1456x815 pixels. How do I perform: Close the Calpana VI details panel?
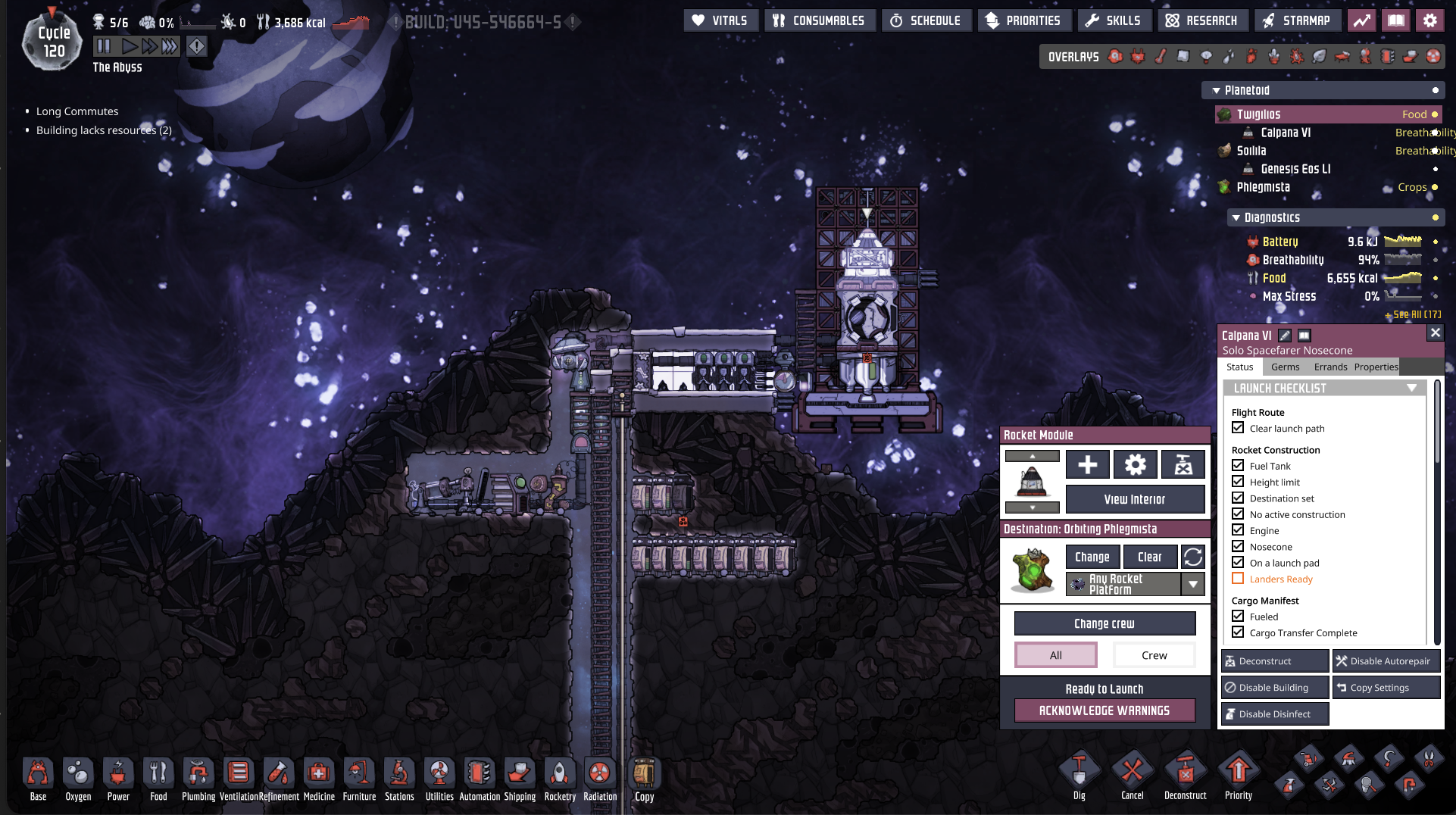(1435, 333)
